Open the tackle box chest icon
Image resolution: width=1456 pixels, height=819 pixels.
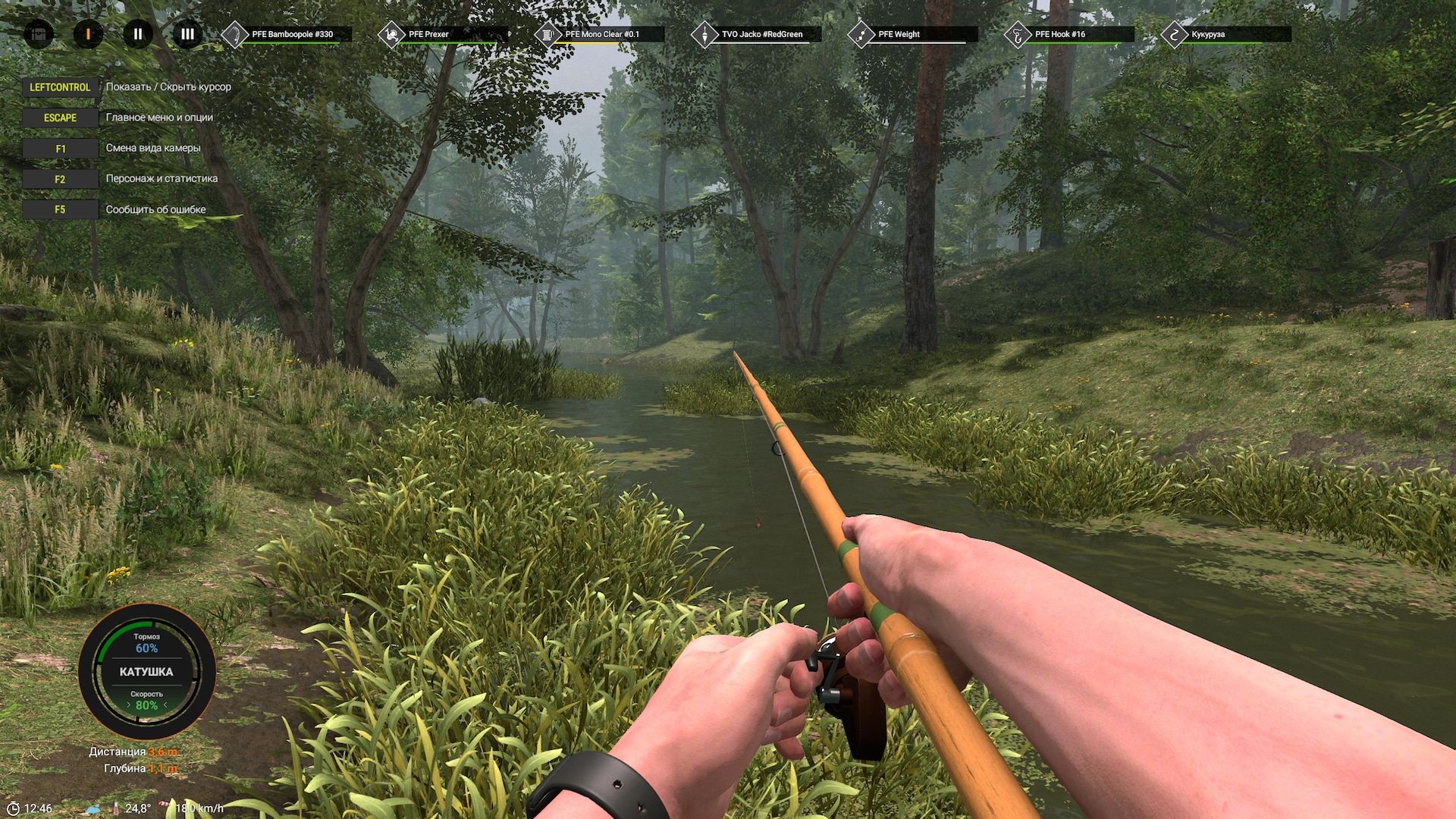pyautogui.click(x=39, y=34)
